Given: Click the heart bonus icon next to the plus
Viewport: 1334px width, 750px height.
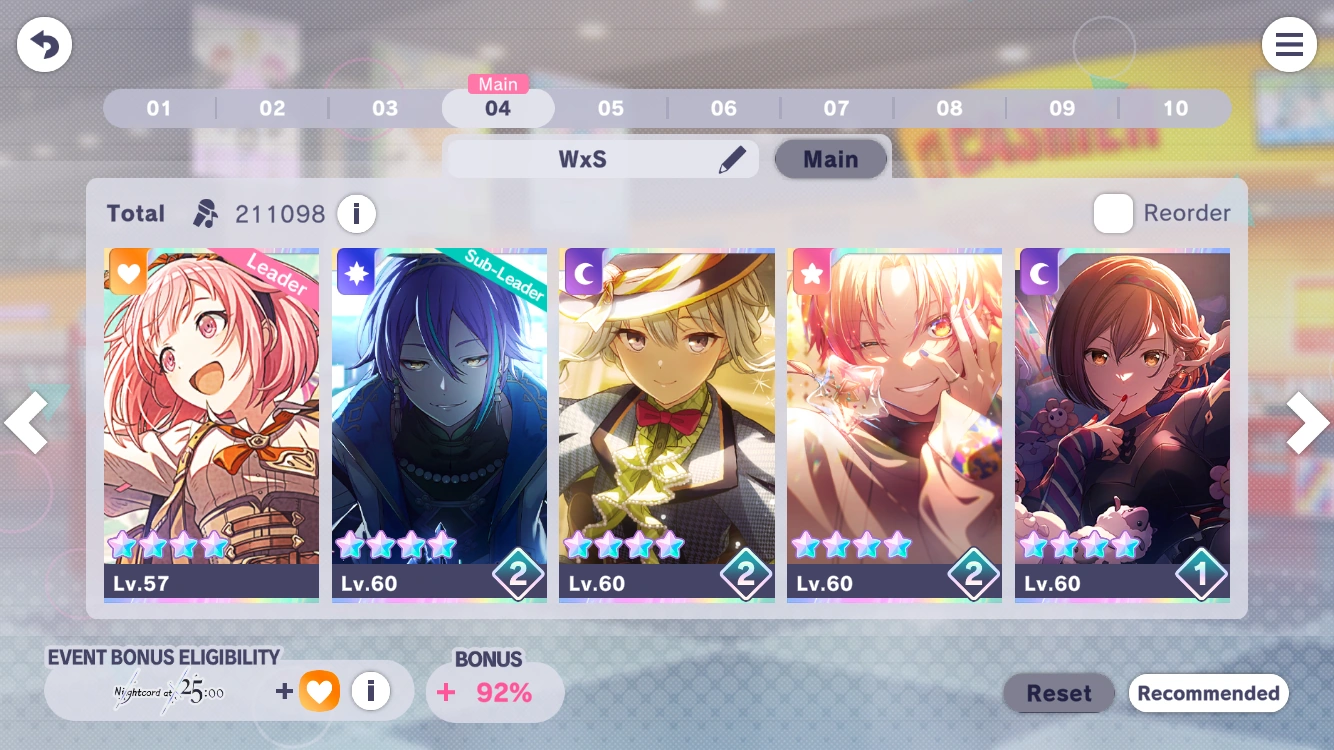Looking at the screenshot, I should click(x=320, y=691).
